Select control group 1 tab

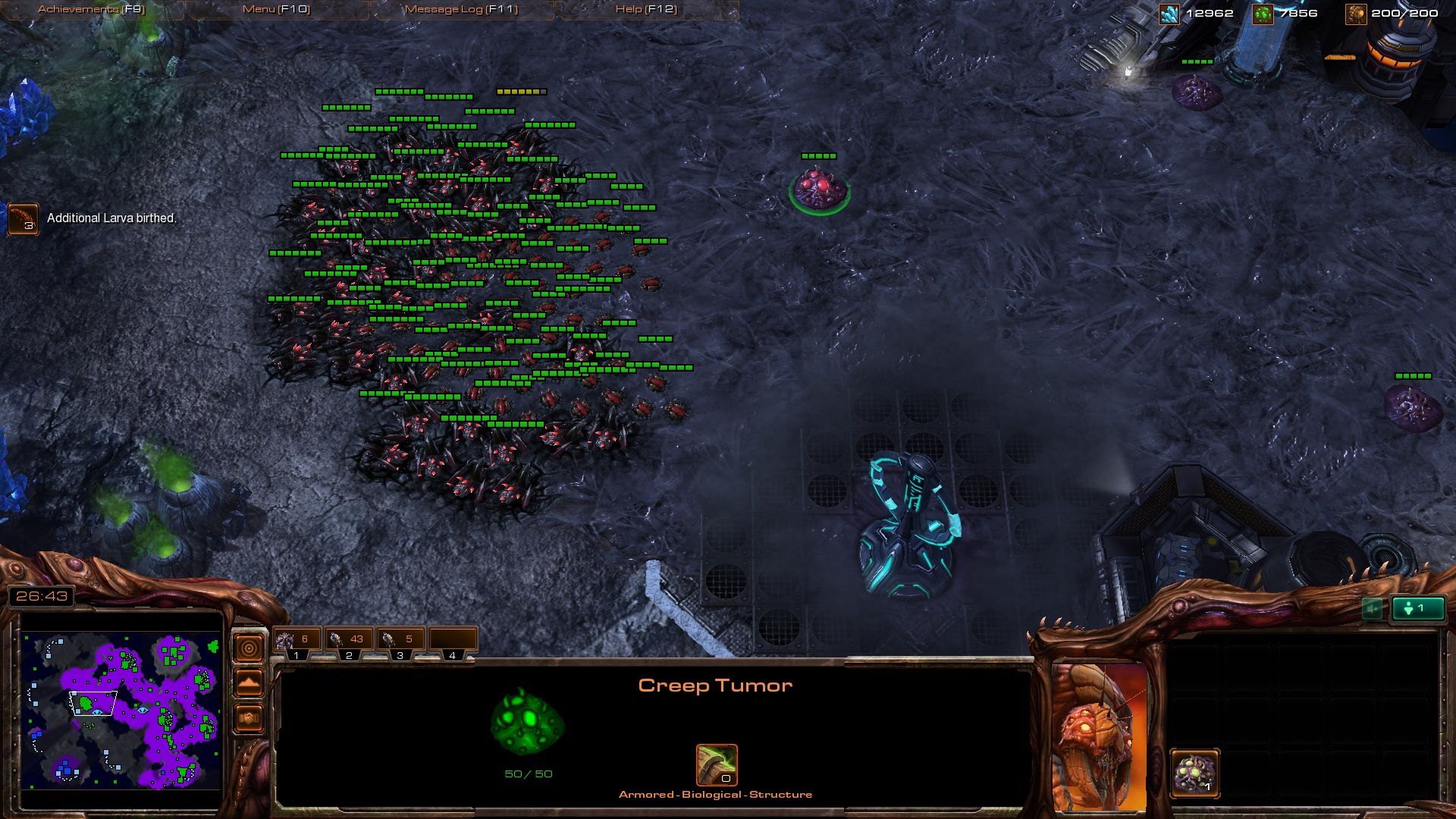pyautogui.click(x=297, y=643)
